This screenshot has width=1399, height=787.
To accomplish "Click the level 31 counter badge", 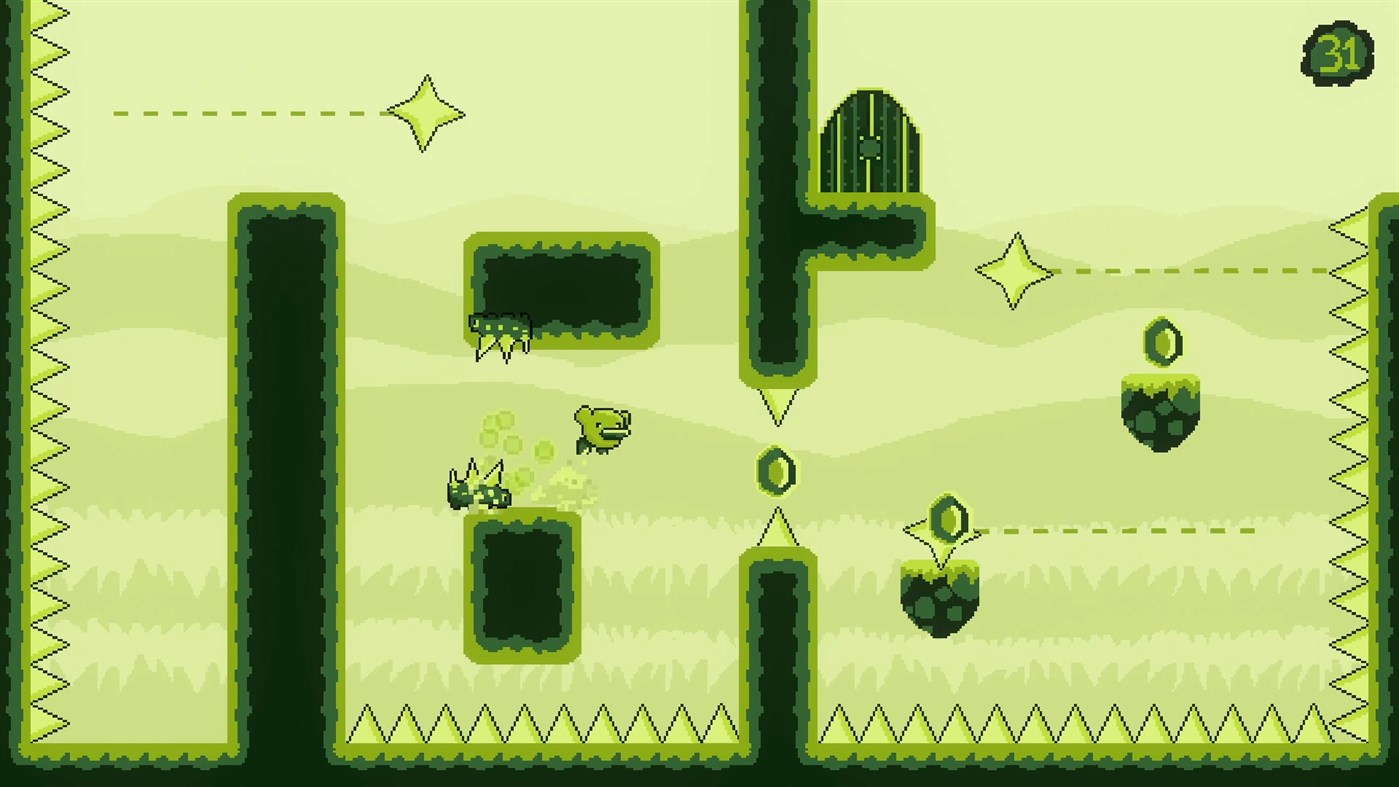I will click(x=1338, y=51).
